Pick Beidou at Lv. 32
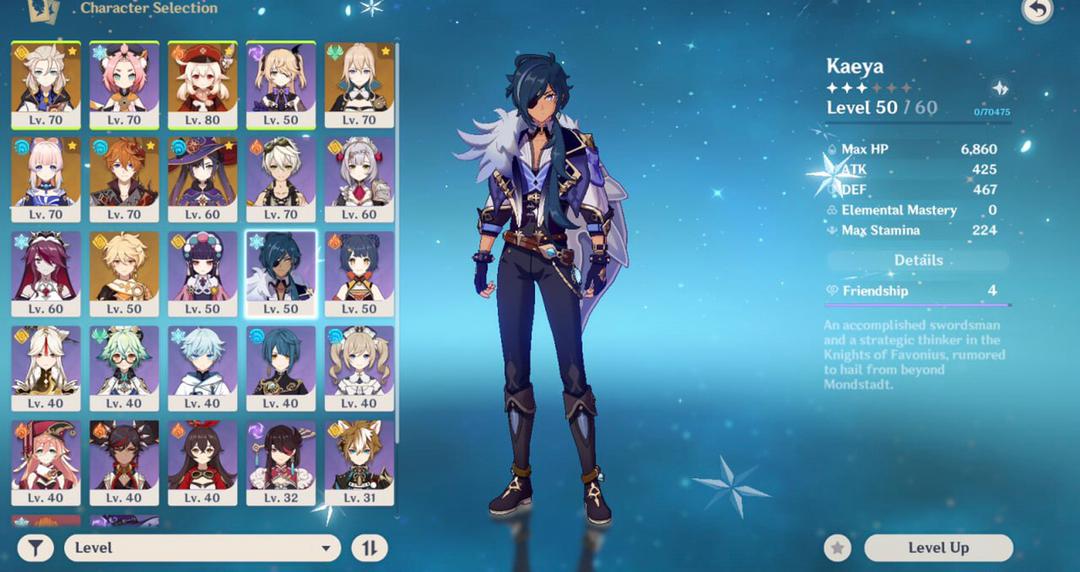 click(x=281, y=462)
